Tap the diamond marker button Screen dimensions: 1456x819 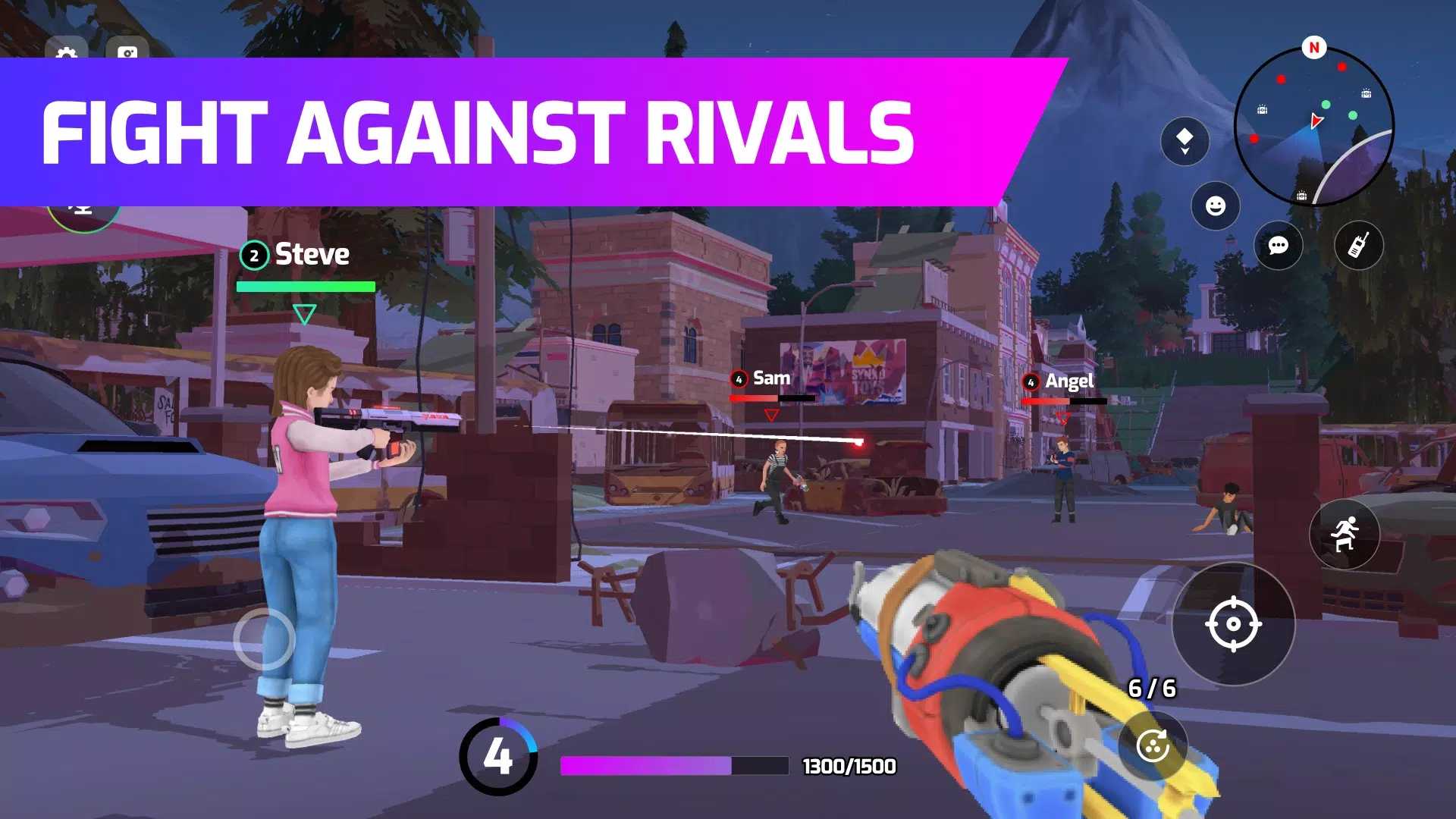tap(1185, 141)
